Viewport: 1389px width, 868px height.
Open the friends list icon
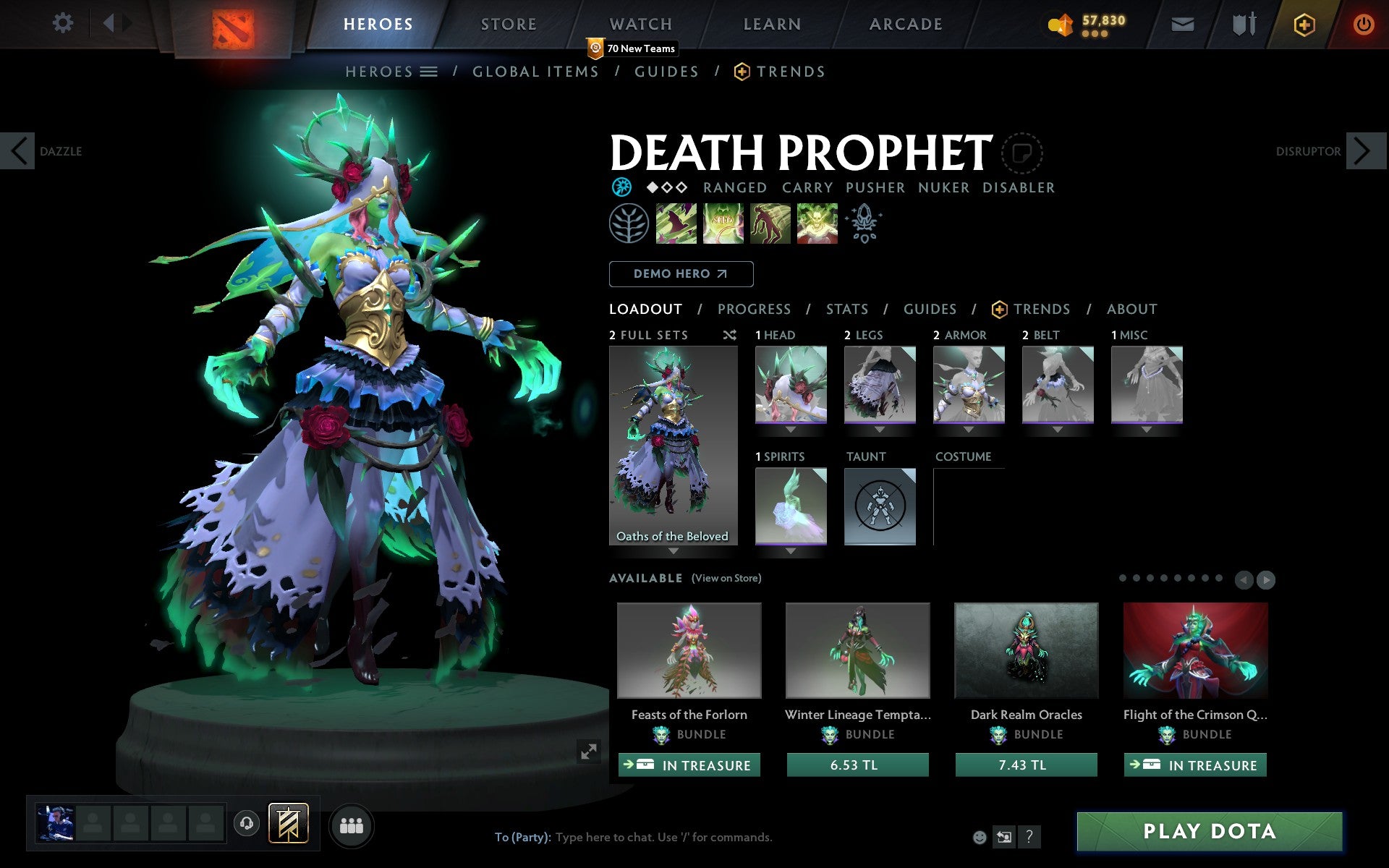click(352, 825)
